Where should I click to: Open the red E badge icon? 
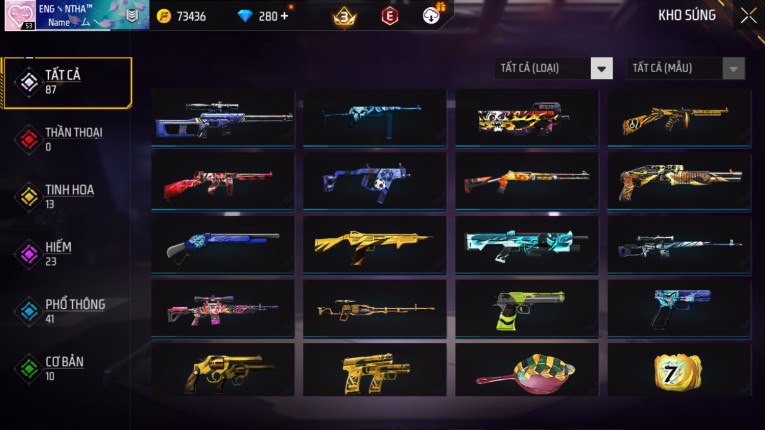pyautogui.click(x=390, y=16)
